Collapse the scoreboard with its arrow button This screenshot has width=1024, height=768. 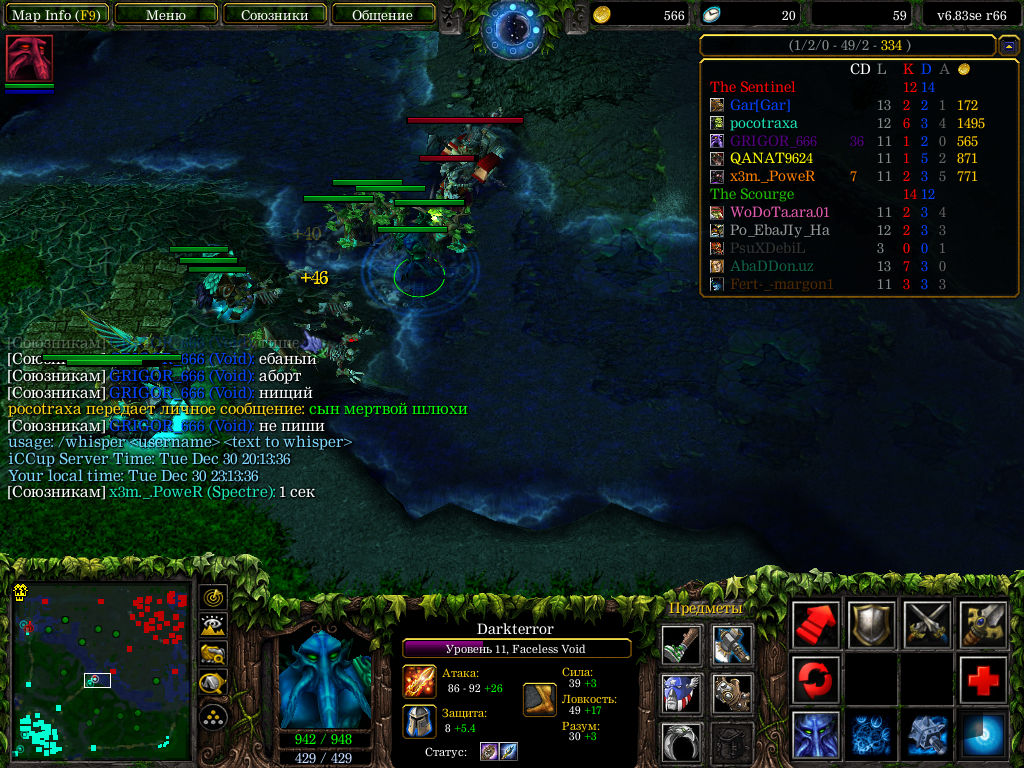click(x=1008, y=46)
